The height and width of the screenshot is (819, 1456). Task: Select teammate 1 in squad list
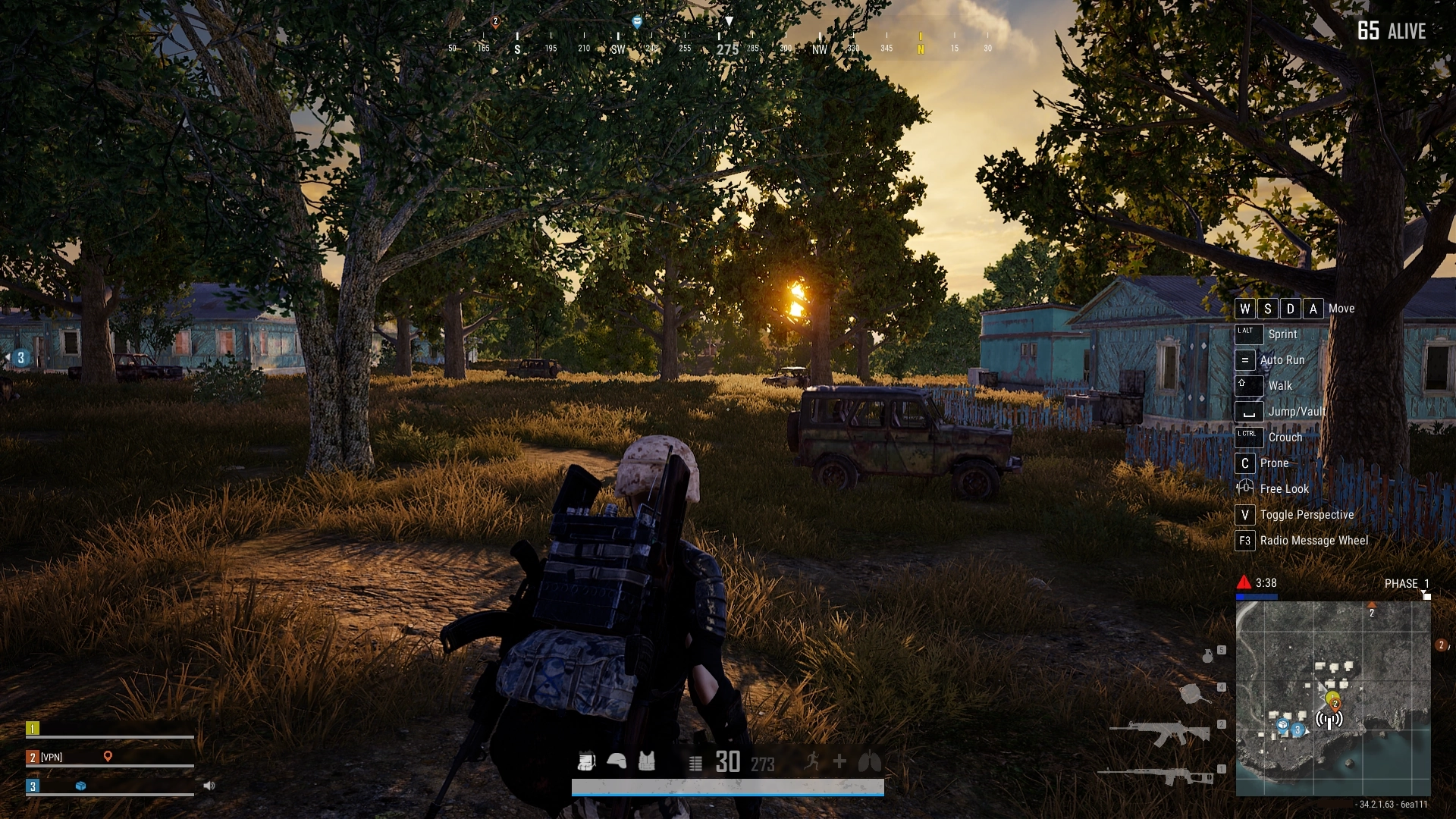pos(33,729)
